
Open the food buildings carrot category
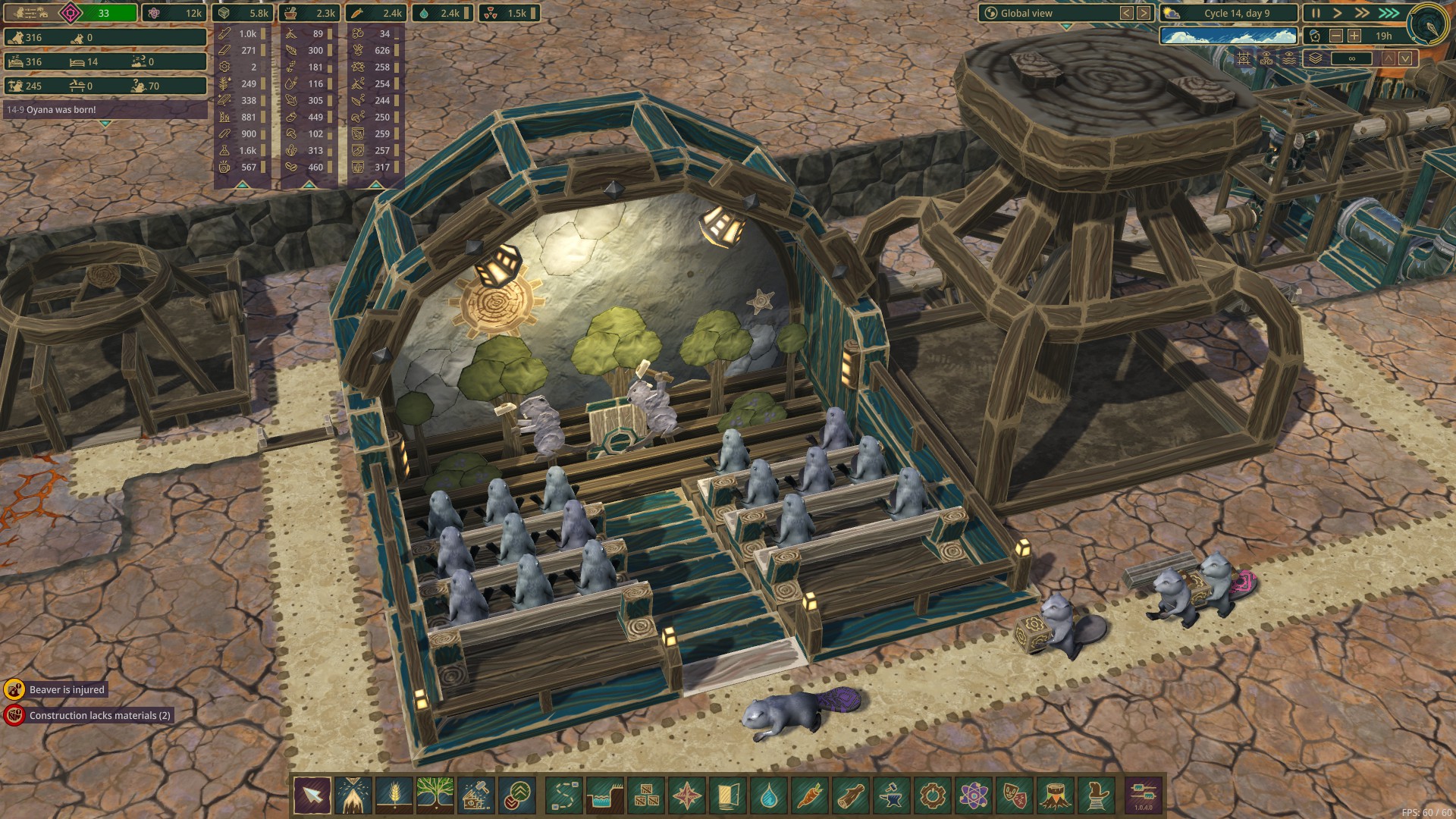click(809, 795)
